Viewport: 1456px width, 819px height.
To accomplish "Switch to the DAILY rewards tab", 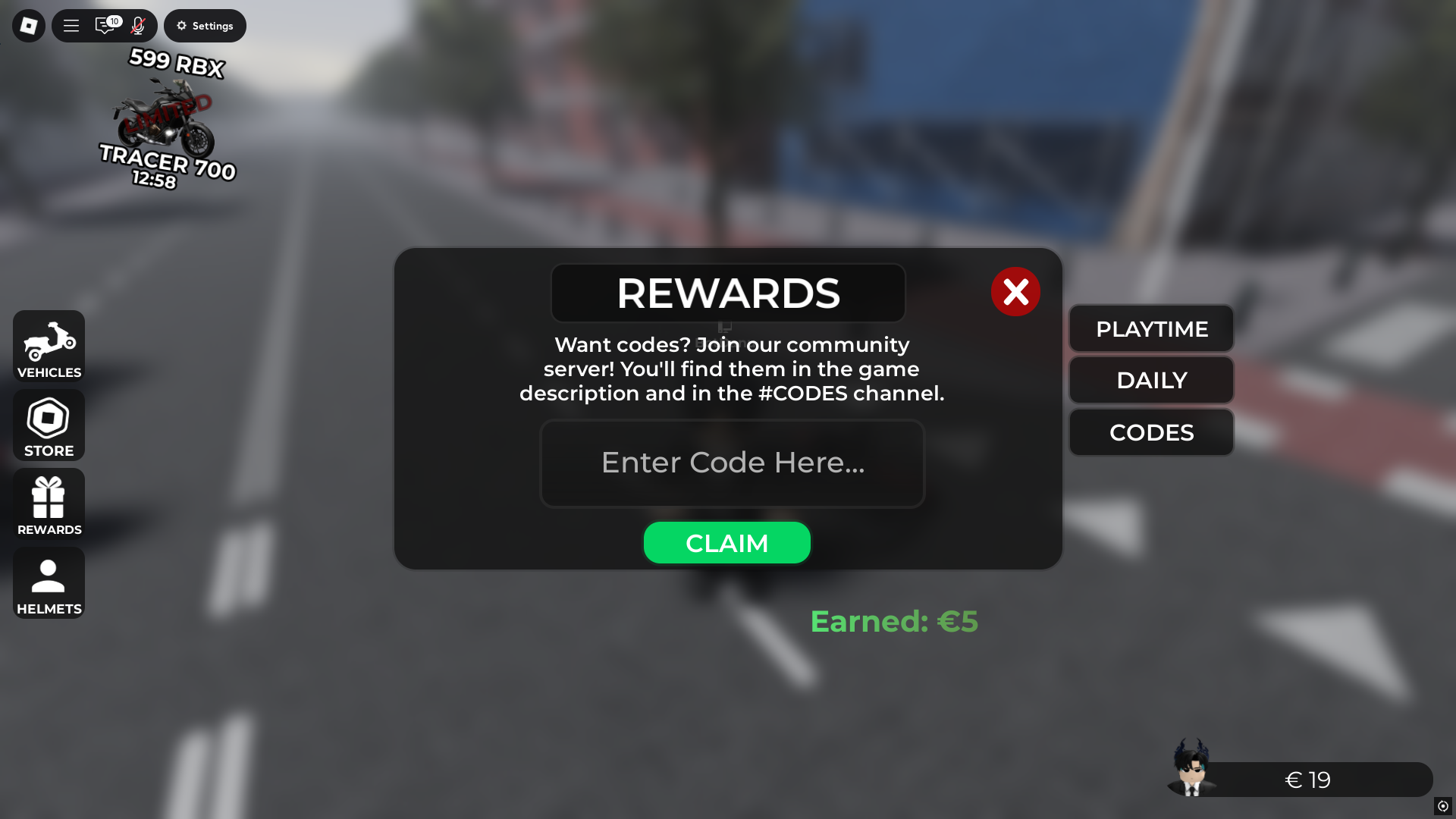I will [x=1150, y=380].
